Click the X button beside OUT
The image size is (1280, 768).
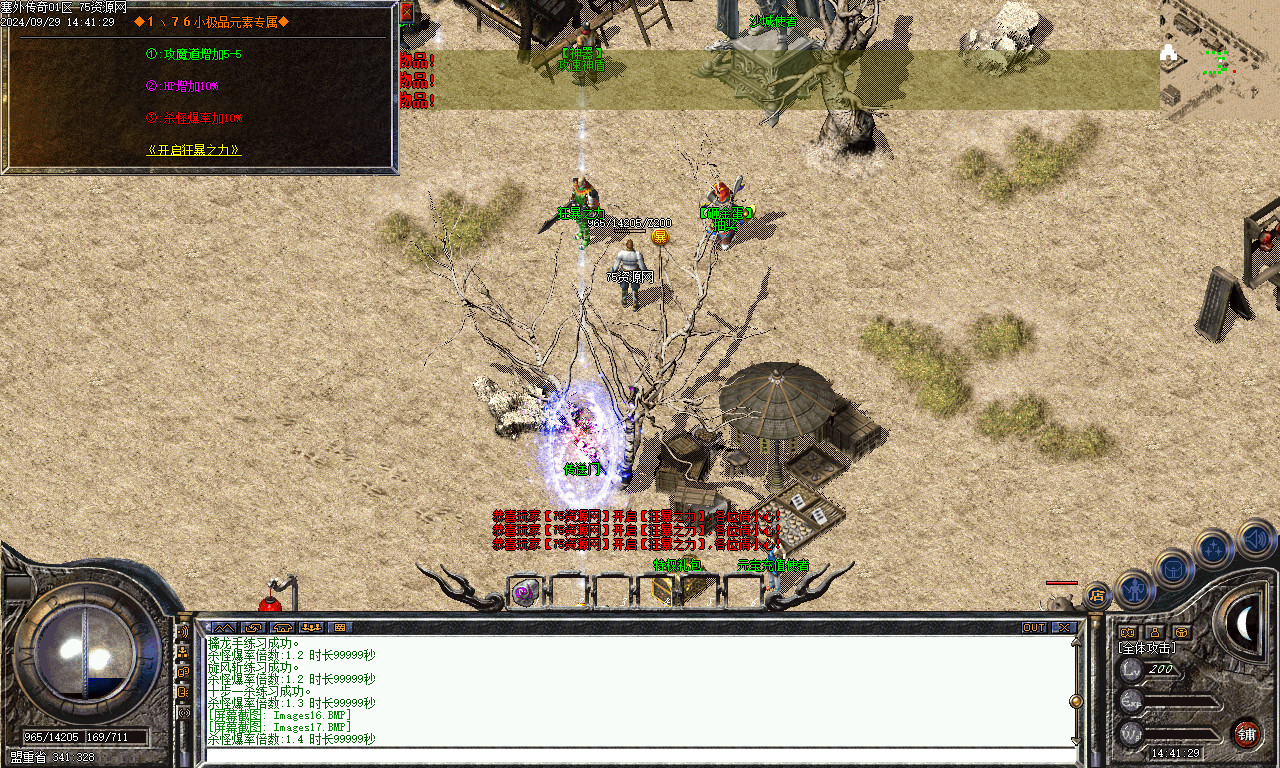tap(1064, 627)
